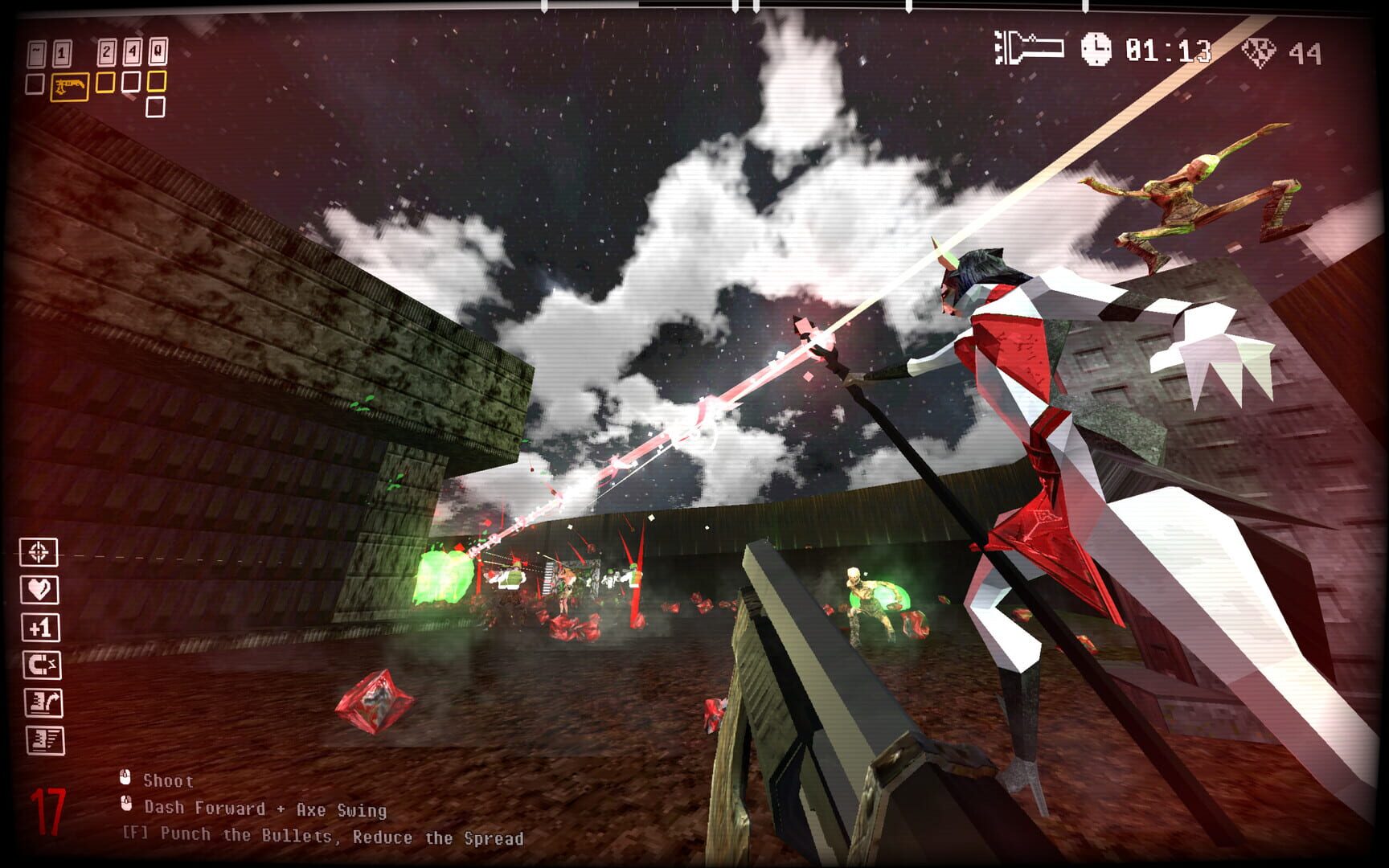Toggle the empty slot 4 weapon box
Screen dimensions: 1389x868
click(x=131, y=82)
